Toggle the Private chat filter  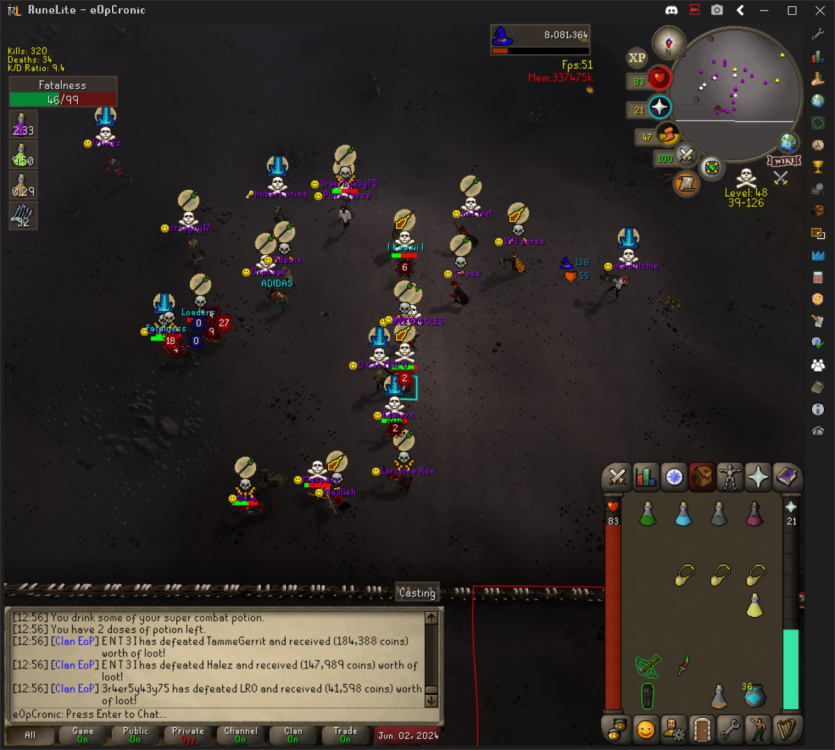pos(187,735)
